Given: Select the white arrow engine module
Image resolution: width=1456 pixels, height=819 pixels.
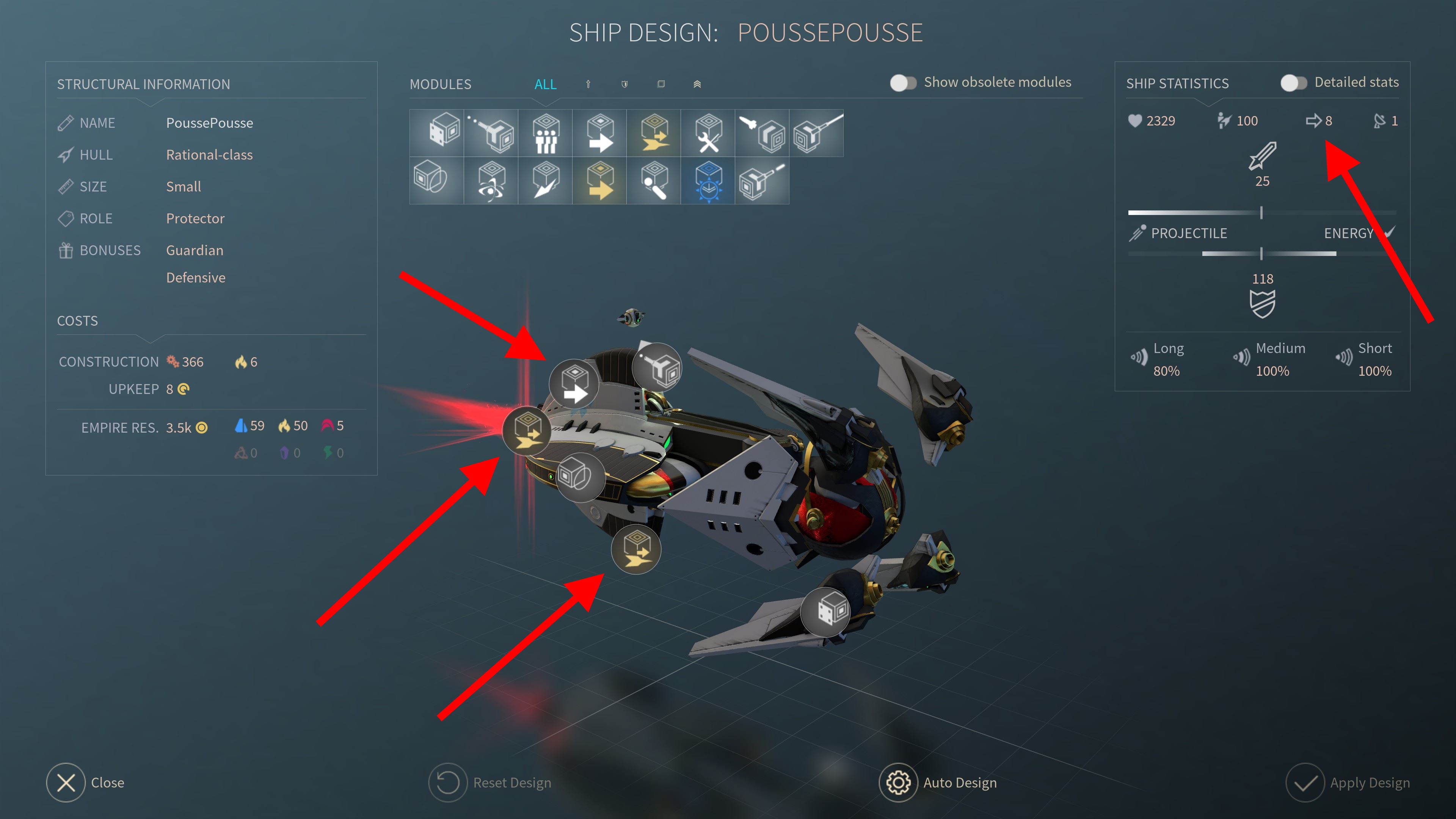Looking at the screenshot, I should (600, 133).
